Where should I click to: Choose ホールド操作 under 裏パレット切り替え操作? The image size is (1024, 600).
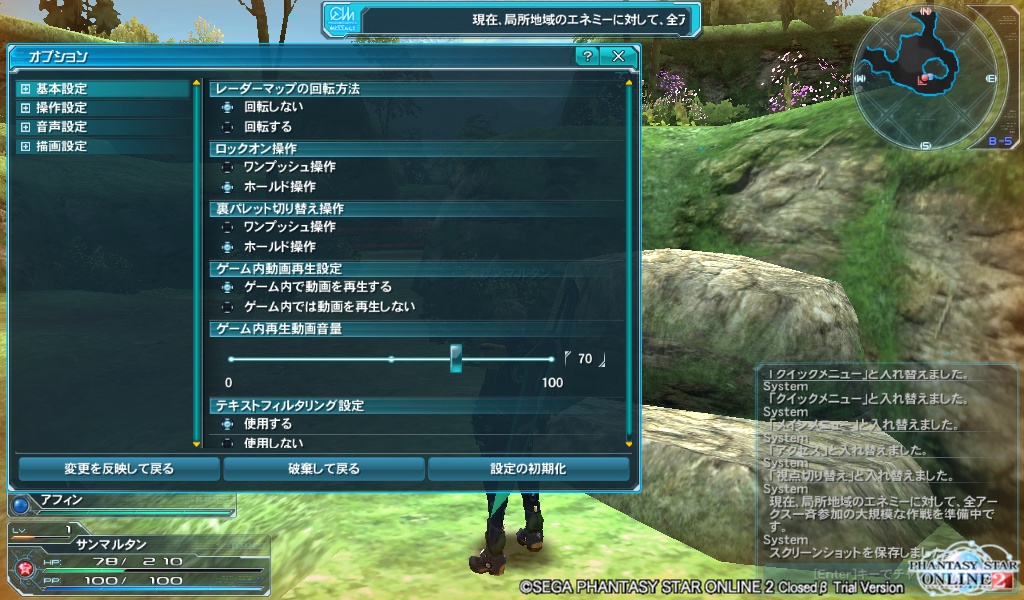227,247
